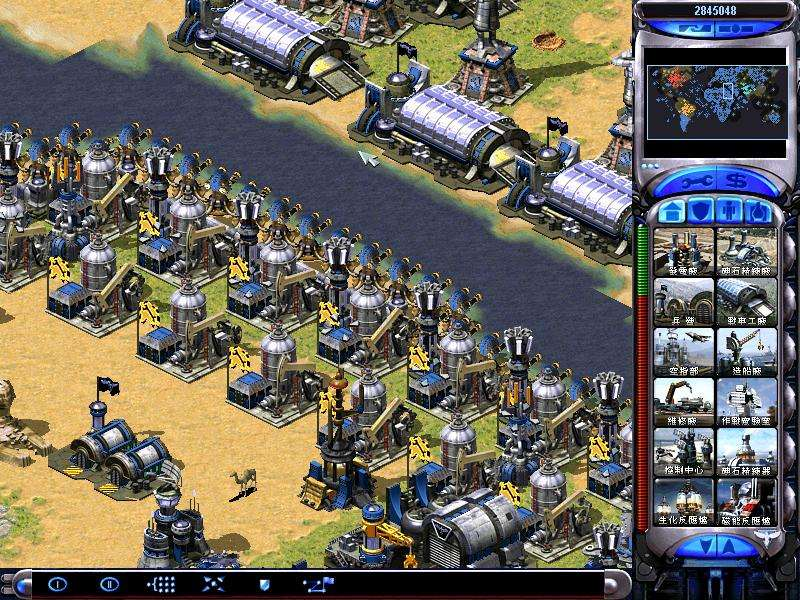Click the radar minimap

(x=714, y=102)
